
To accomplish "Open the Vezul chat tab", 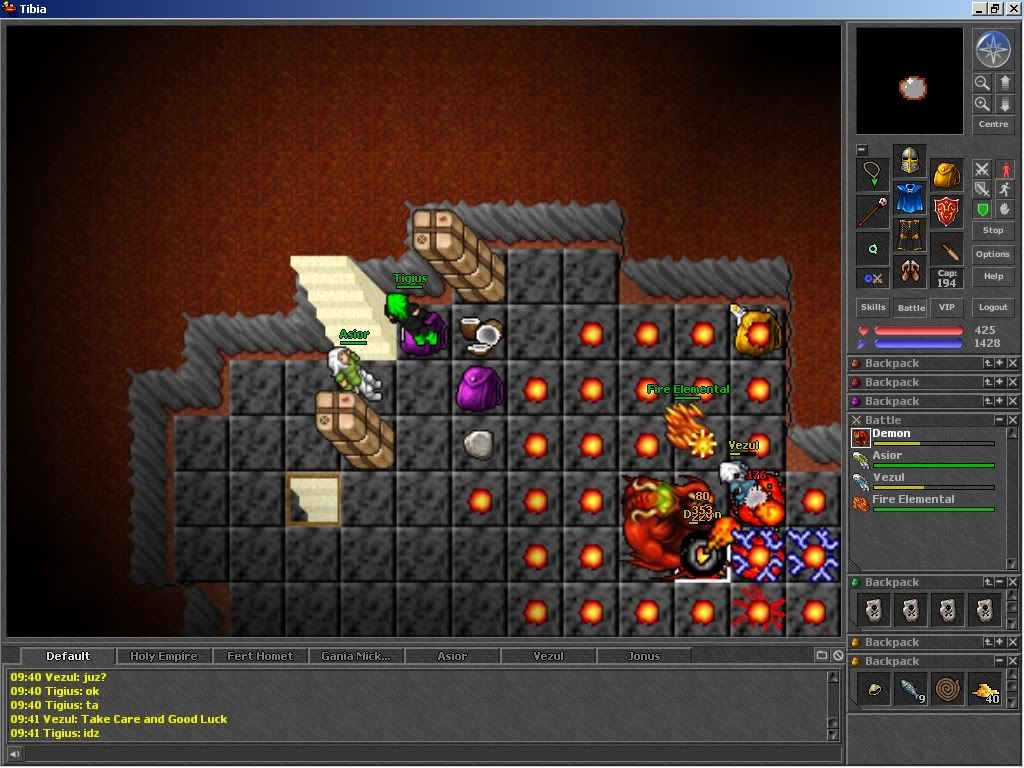I will point(548,656).
